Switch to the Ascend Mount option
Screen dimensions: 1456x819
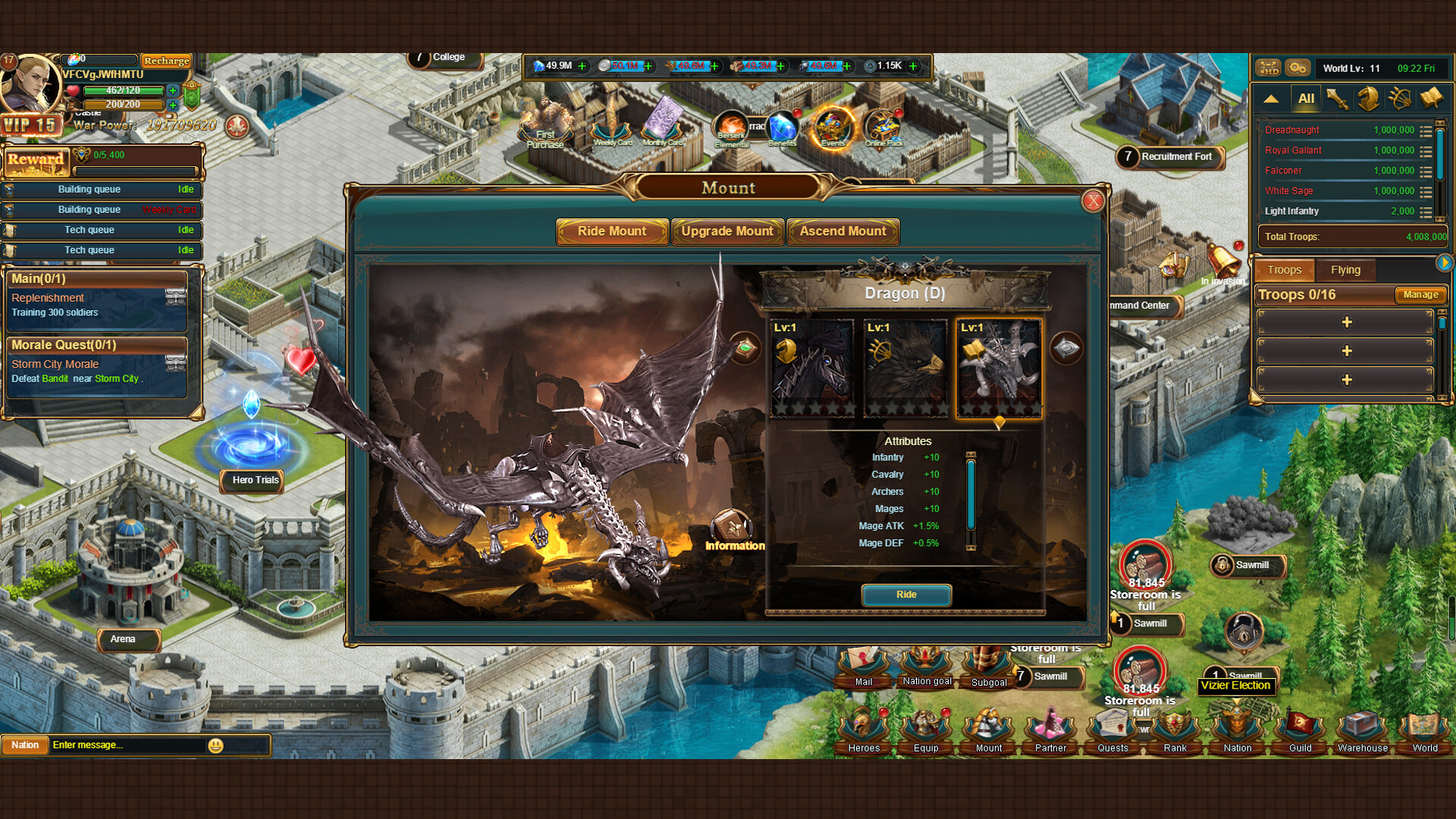pyautogui.click(x=843, y=231)
